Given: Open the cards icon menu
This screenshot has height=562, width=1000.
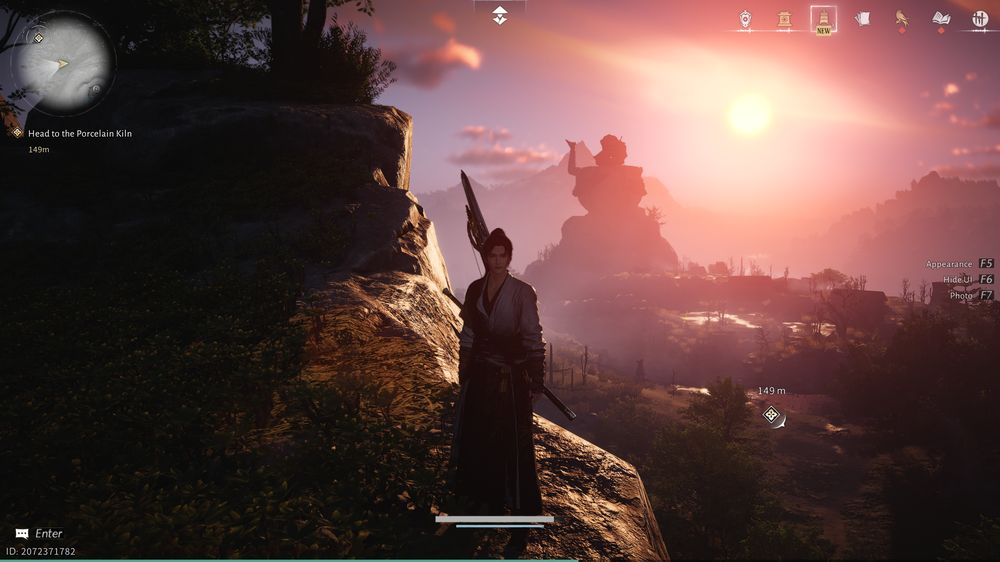Looking at the screenshot, I should click(862, 19).
